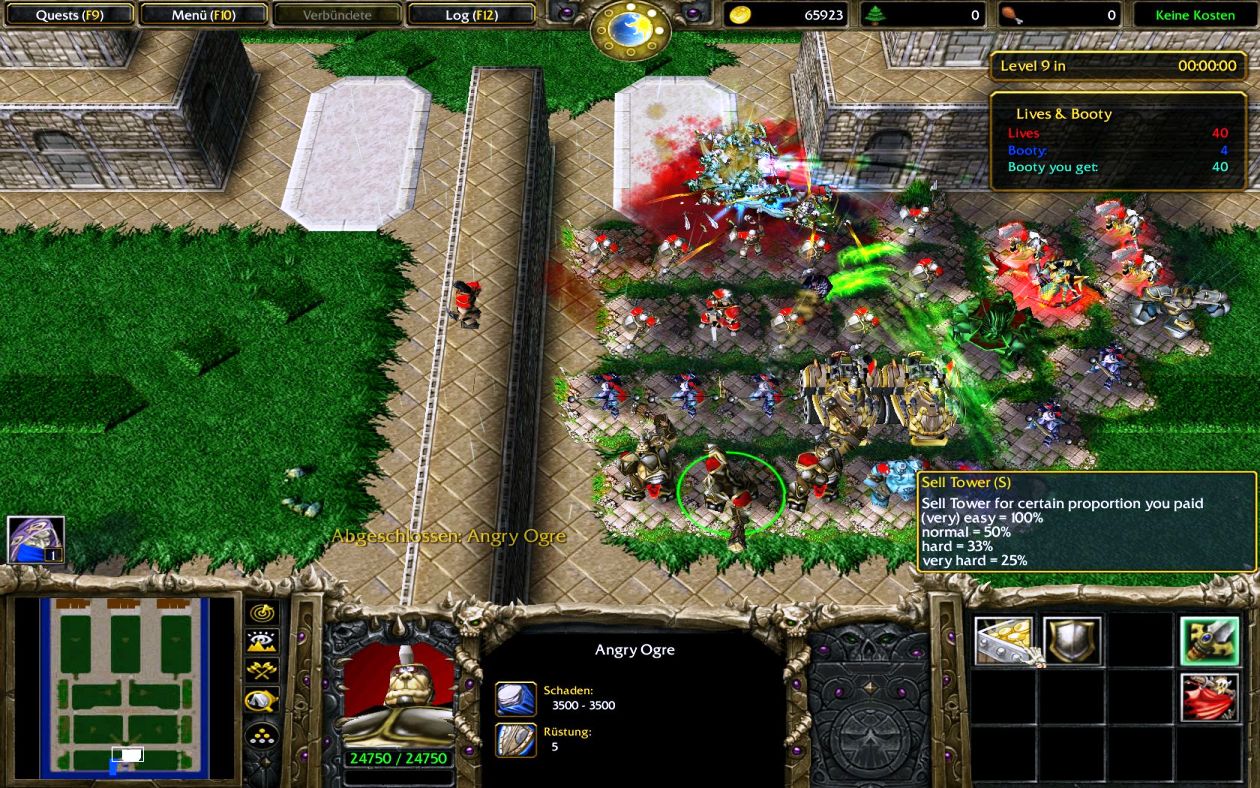Click the minimap signal ping button
This screenshot has width=1260, height=788.
[262, 612]
